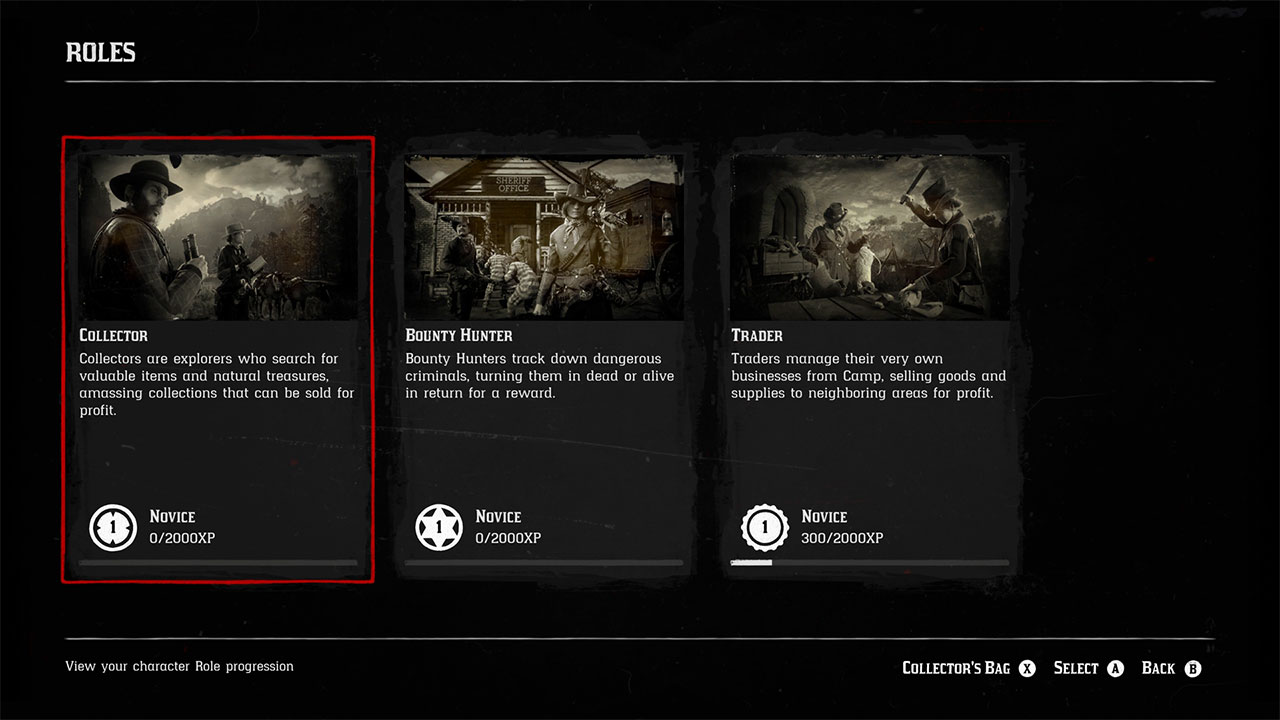Click the Collector card Novice label
The height and width of the screenshot is (720, 1280).
pyautogui.click(x=174, y=517)
